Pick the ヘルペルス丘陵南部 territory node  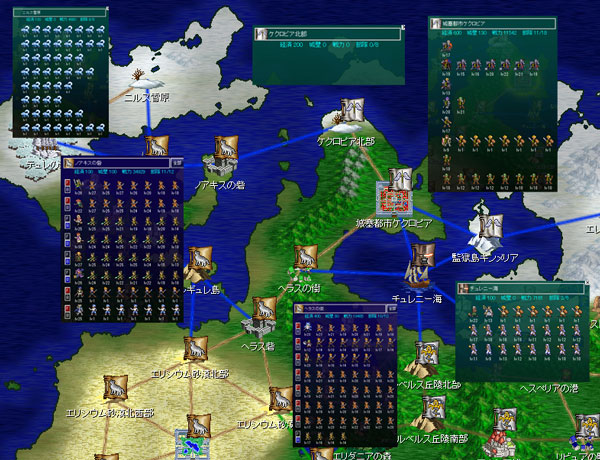434,410
